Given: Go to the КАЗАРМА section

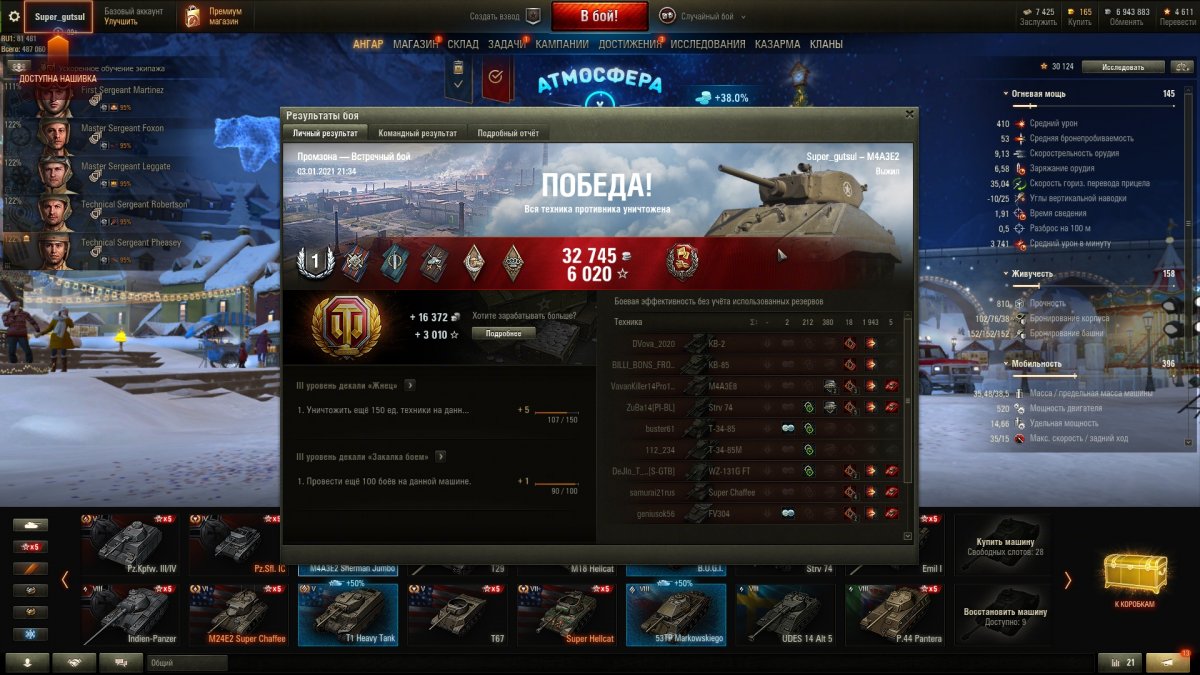Looking at the screenshot, I should click(777, 44).
